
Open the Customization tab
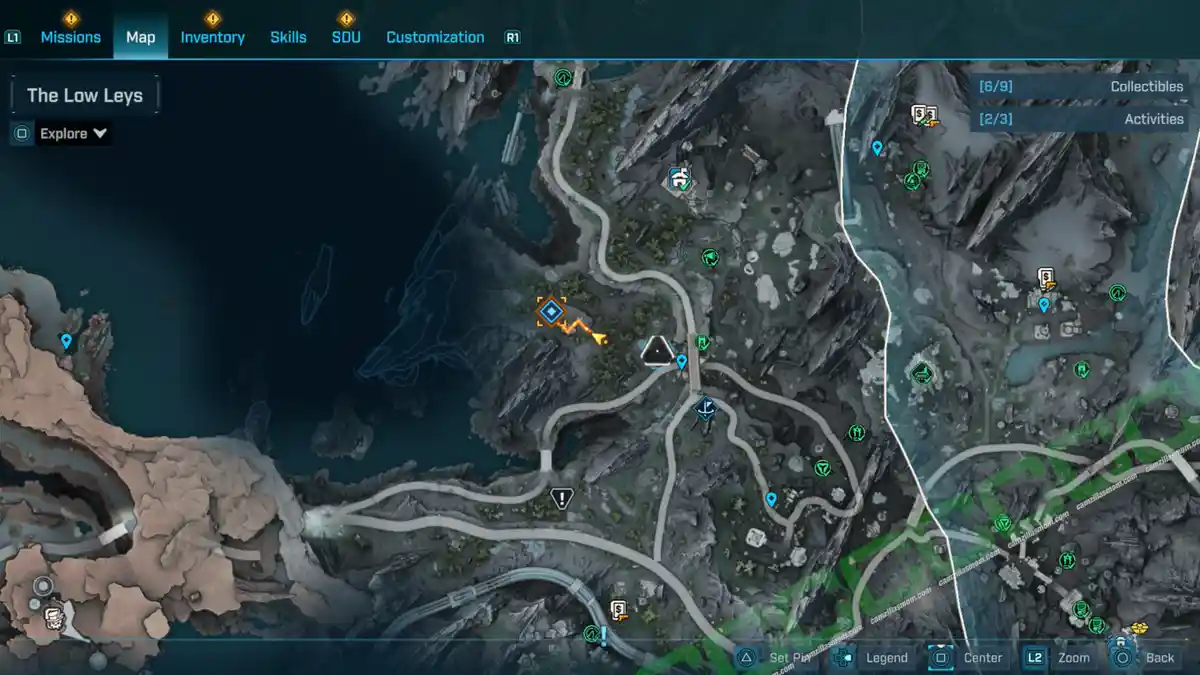pos(435,37)
